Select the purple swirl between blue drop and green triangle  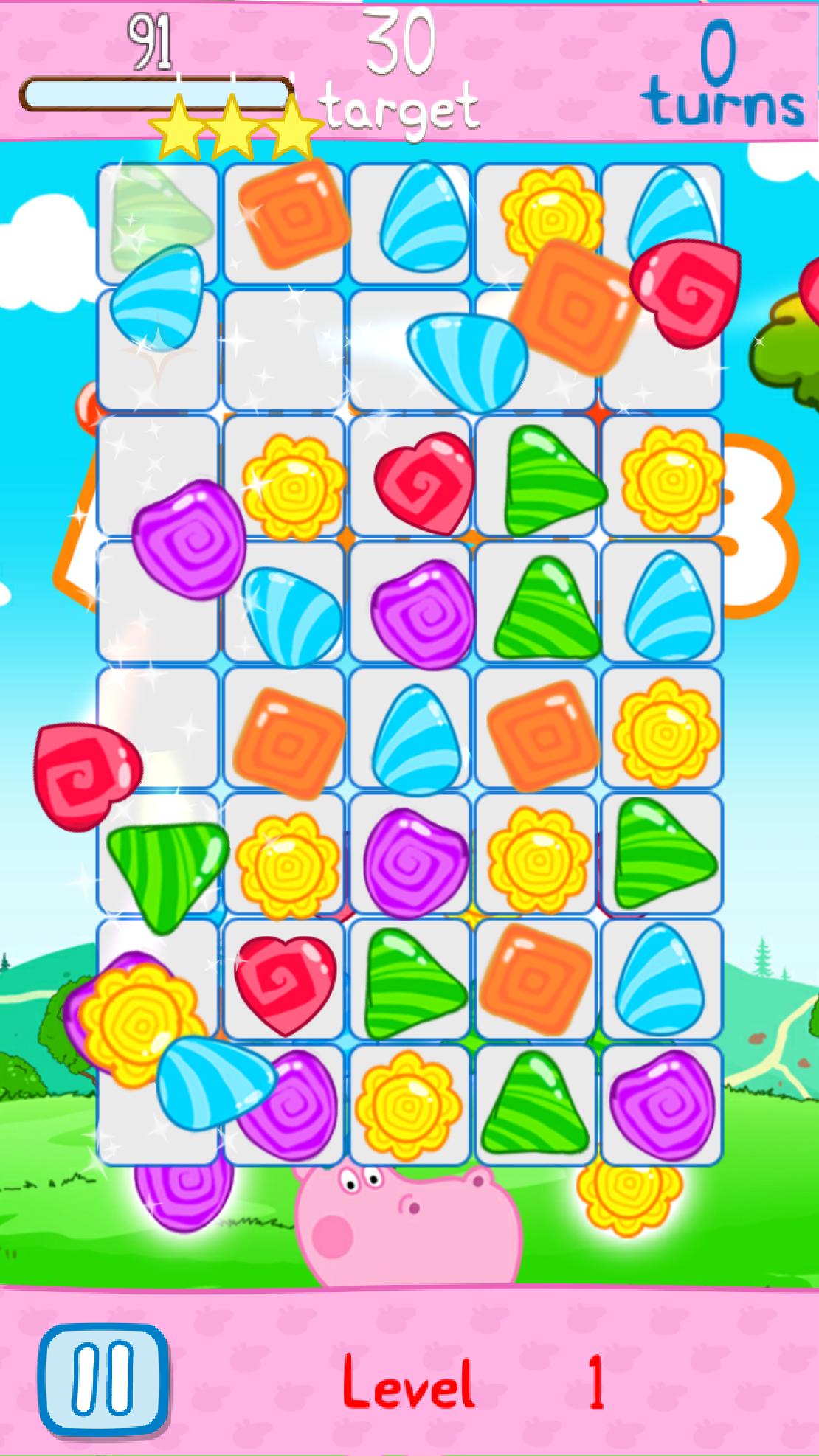(422, 612)
